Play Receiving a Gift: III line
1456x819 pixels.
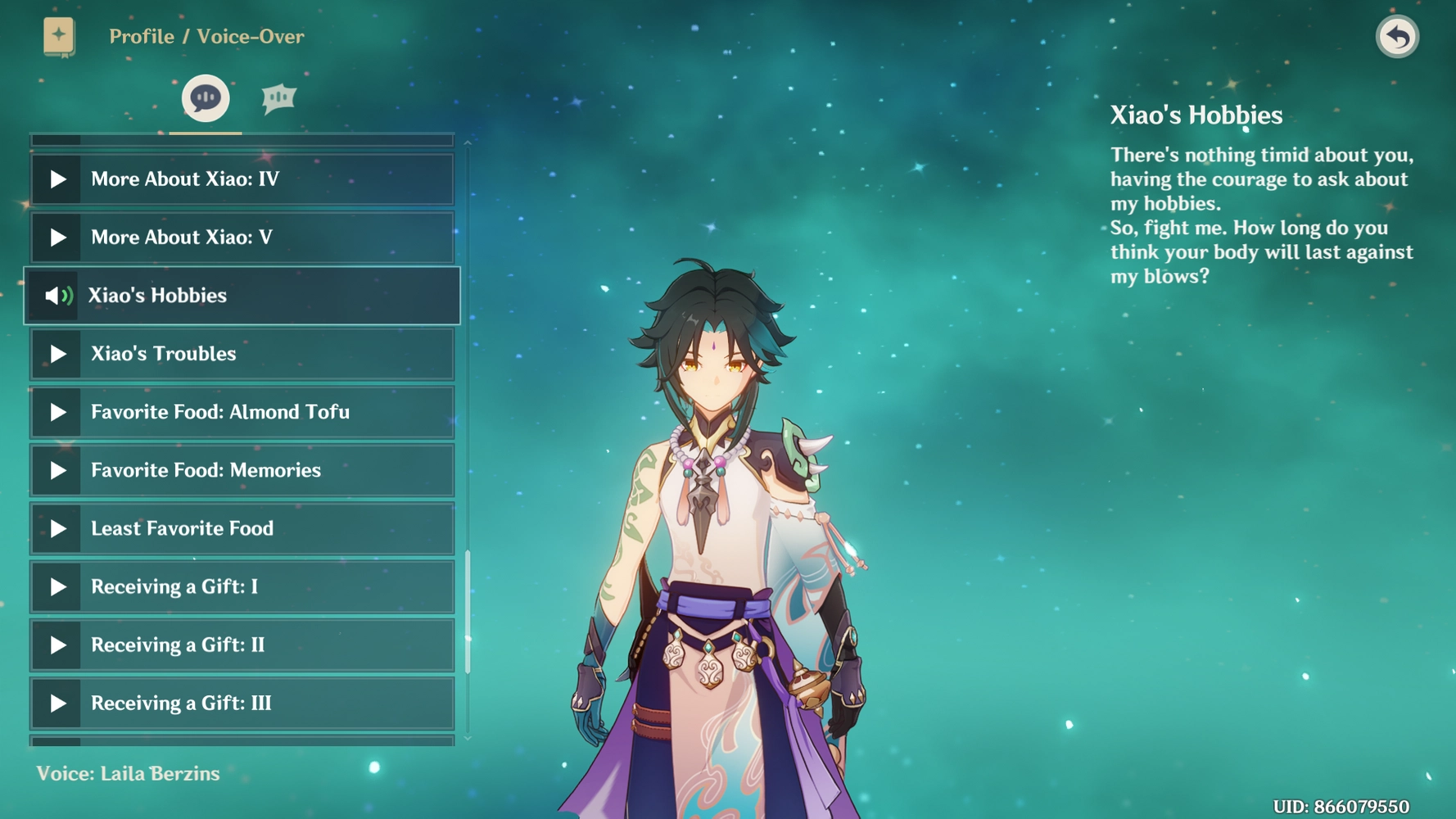tap(57, 703)
